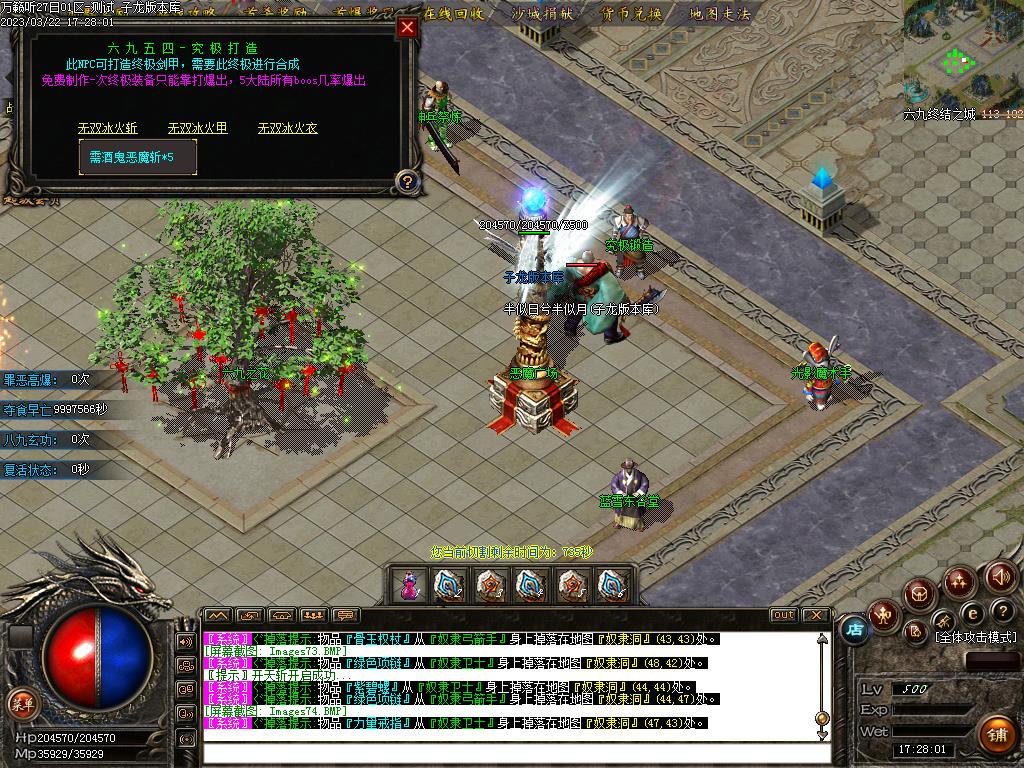Viewport: 1024px width, 768px height.
Task: Open the dialog's question mark help
Action: [x=406, y=181]
